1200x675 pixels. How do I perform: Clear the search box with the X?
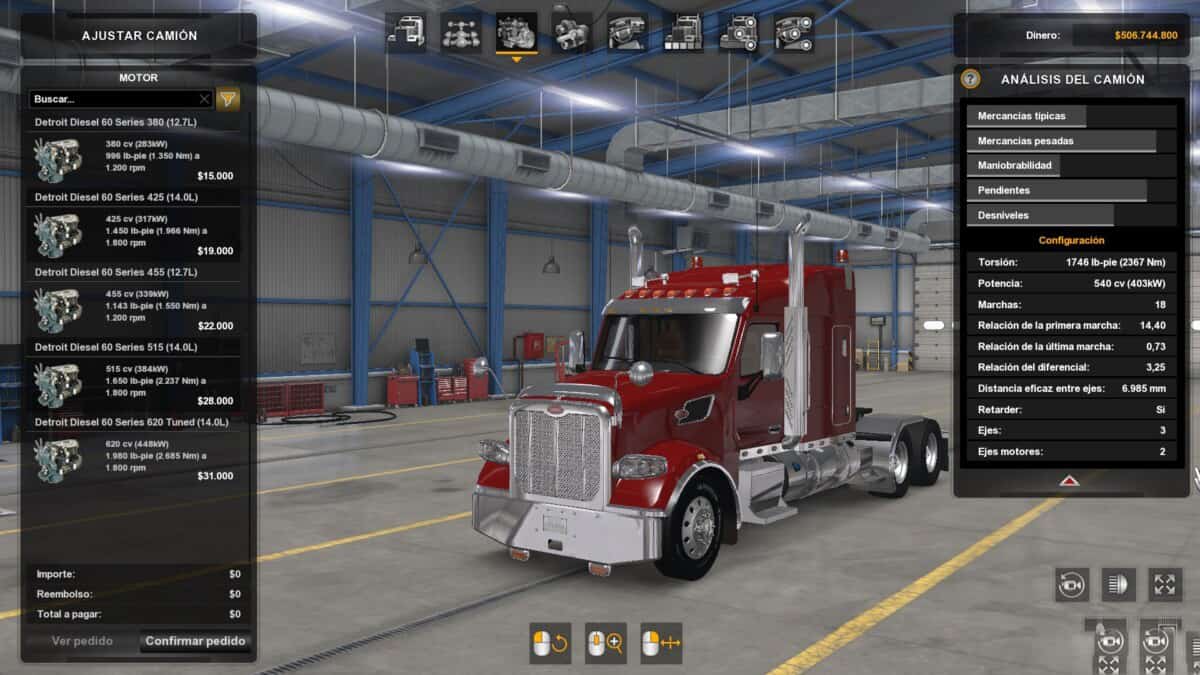[x=204, y=99]
